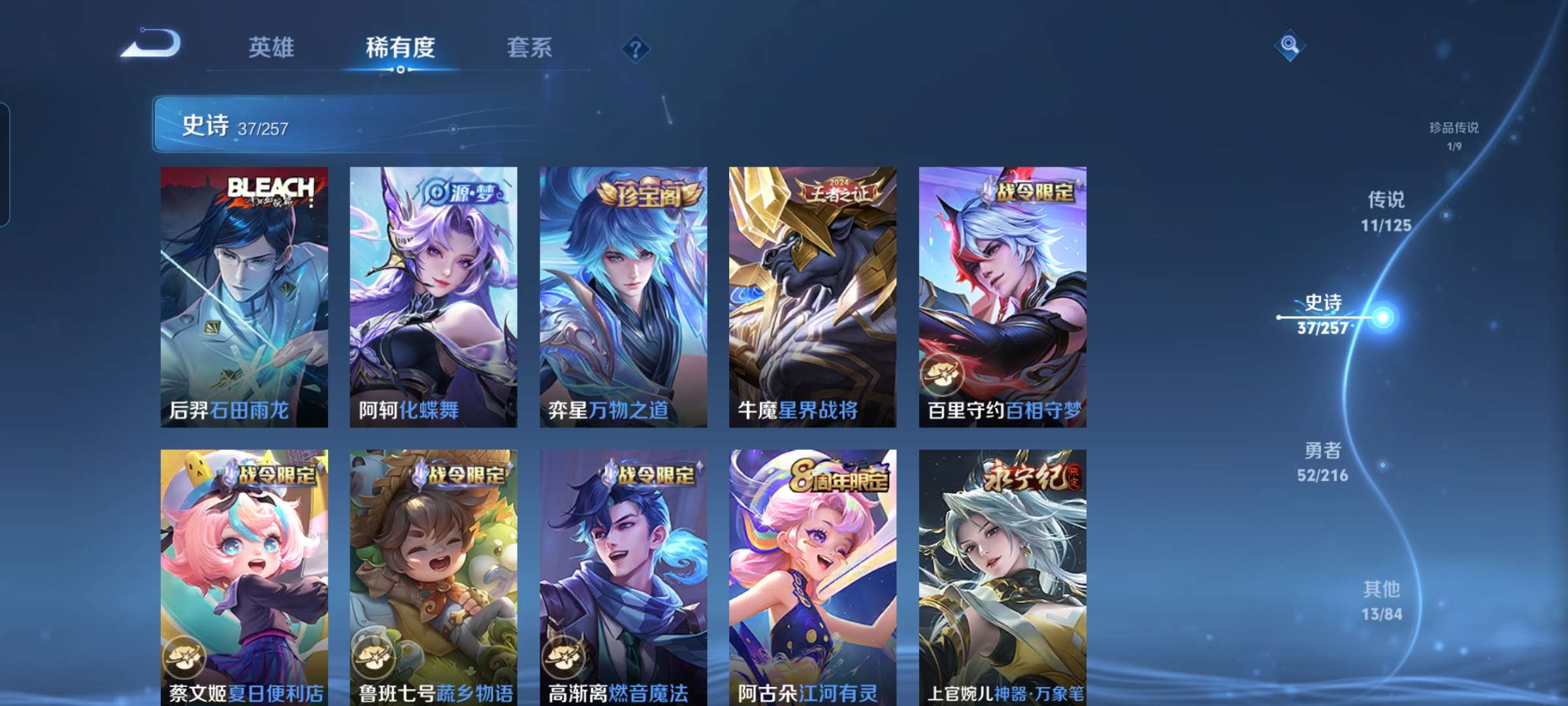Open the help question mark icon
The width and height of the screenshot is (1568, 706).
[636, 48]
